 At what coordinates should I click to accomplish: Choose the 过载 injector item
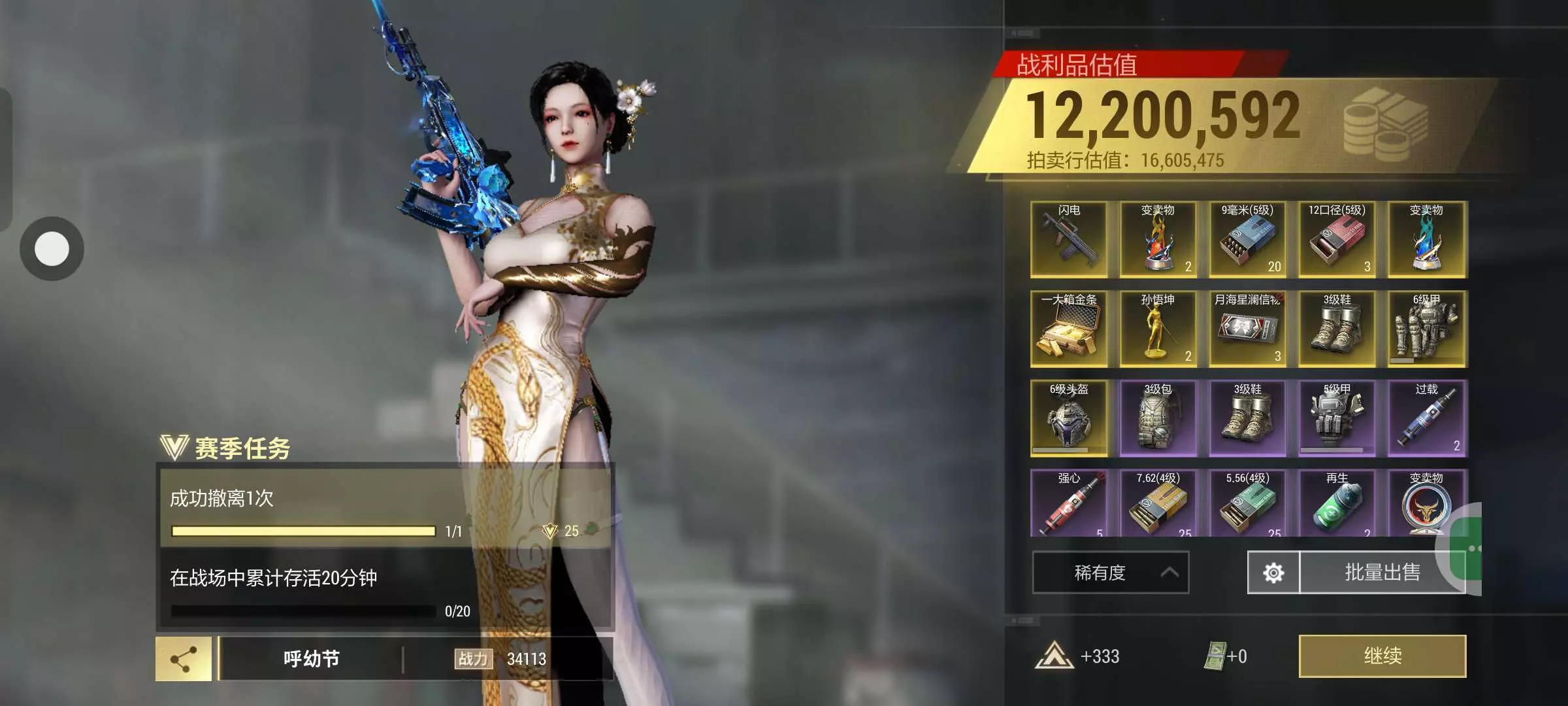1427,418
